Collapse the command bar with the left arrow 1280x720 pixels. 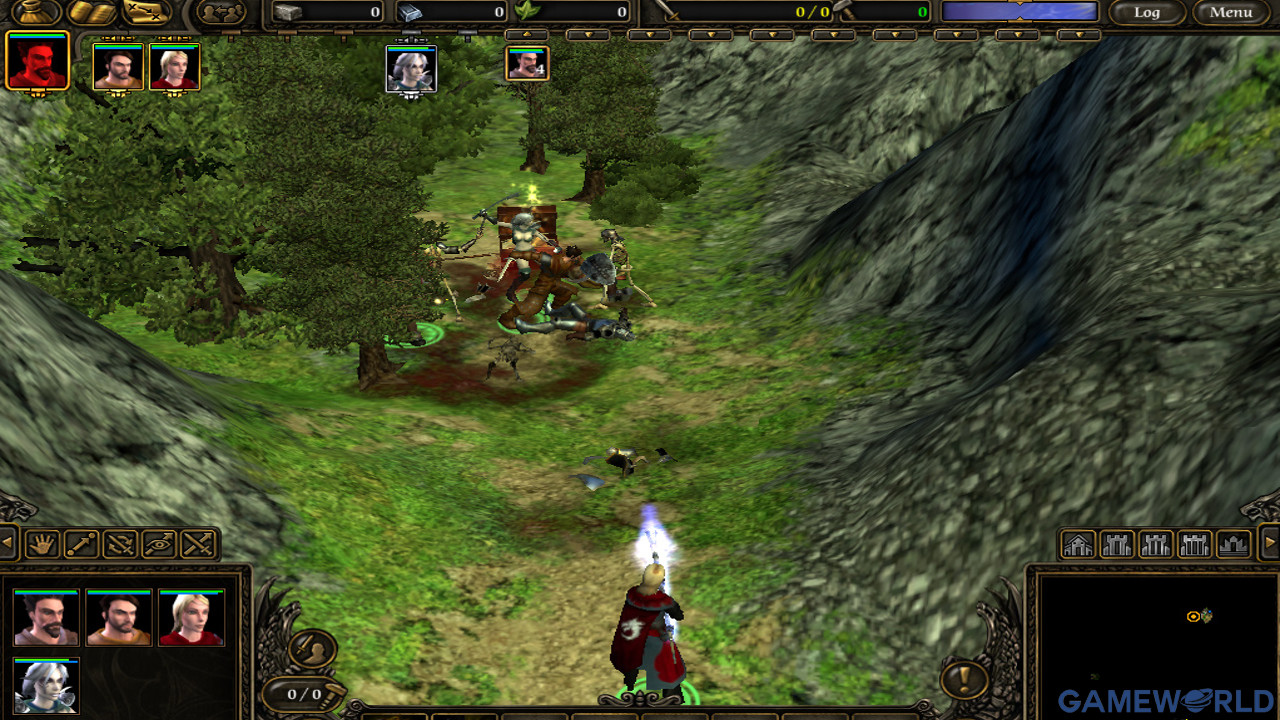pos(8,544)
